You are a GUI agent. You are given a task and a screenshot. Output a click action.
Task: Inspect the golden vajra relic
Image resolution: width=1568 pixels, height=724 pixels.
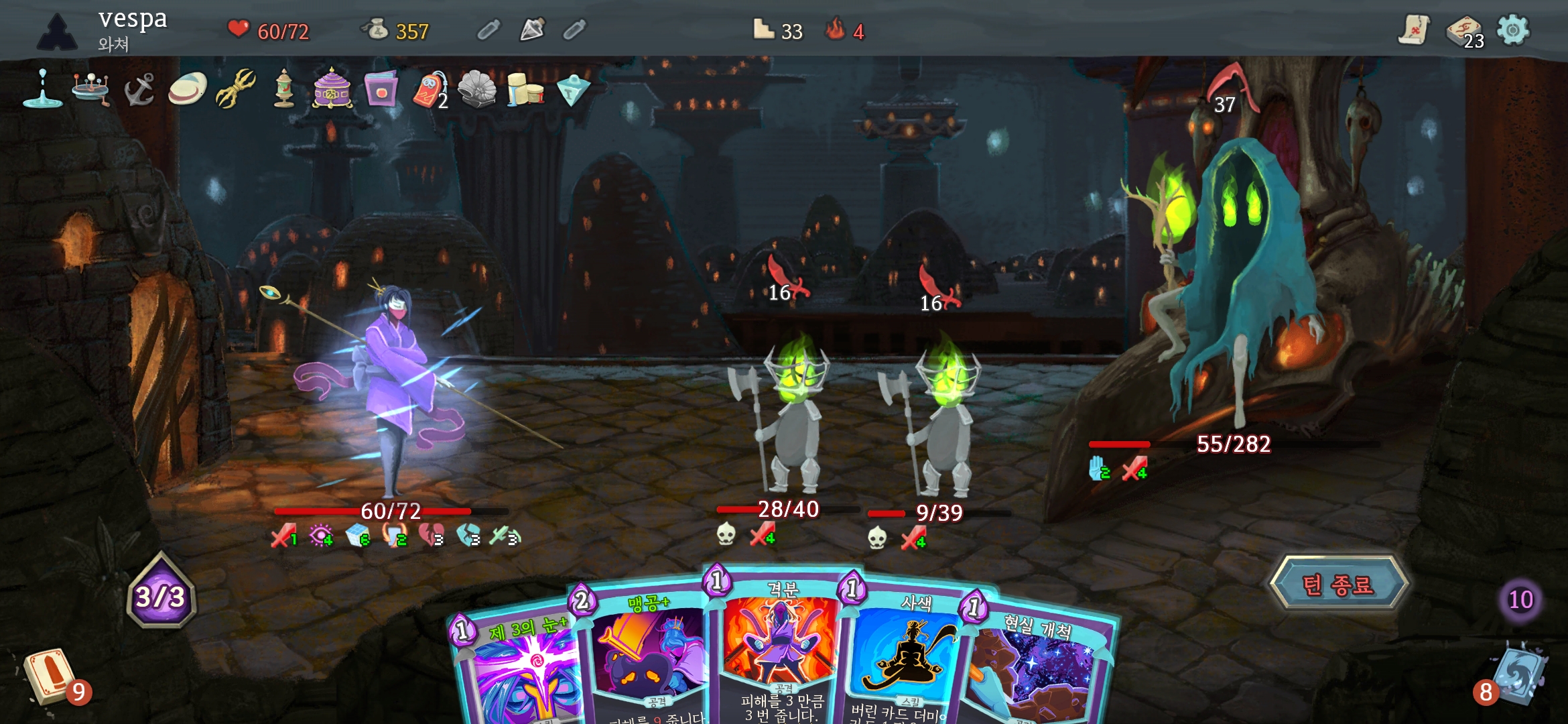coord(236,88)
